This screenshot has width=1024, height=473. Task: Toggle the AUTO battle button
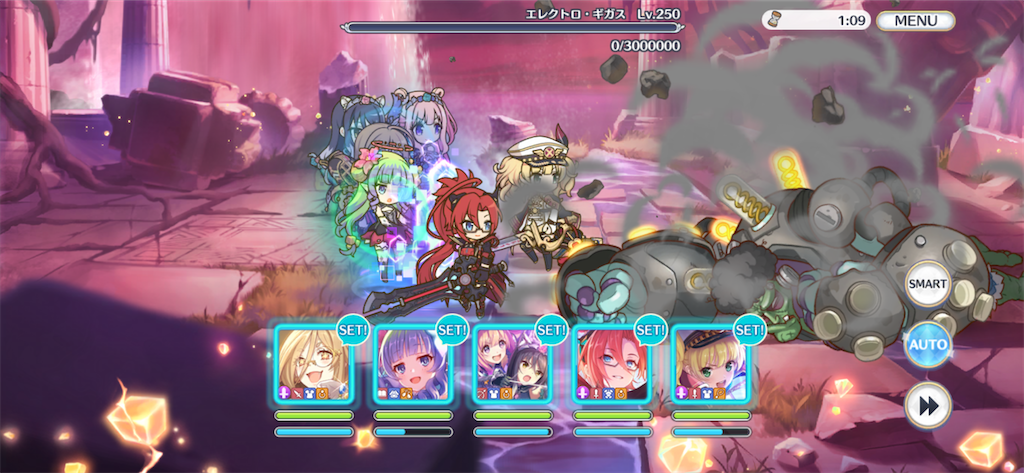pos(927,346)
